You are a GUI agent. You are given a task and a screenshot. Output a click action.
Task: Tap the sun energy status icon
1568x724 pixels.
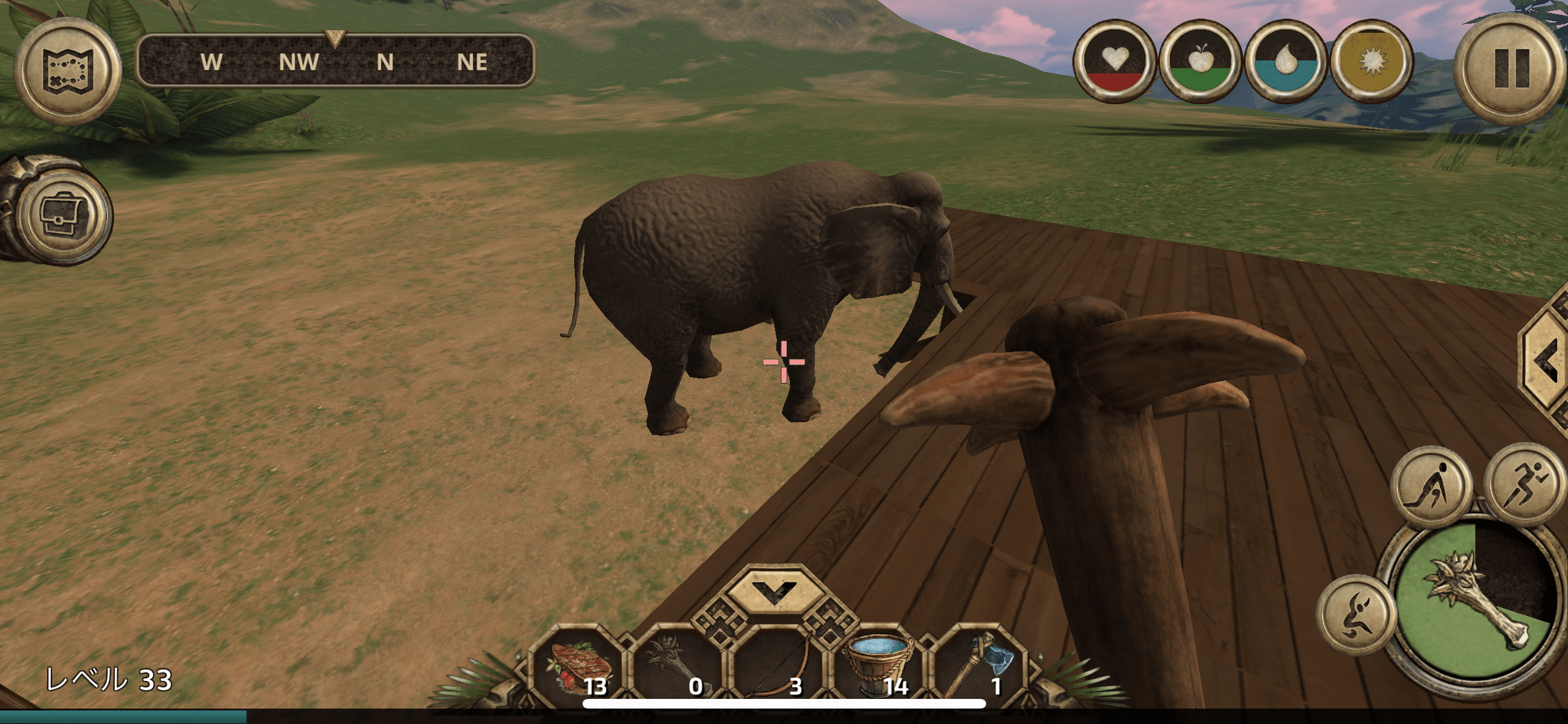click(1372, 62)
